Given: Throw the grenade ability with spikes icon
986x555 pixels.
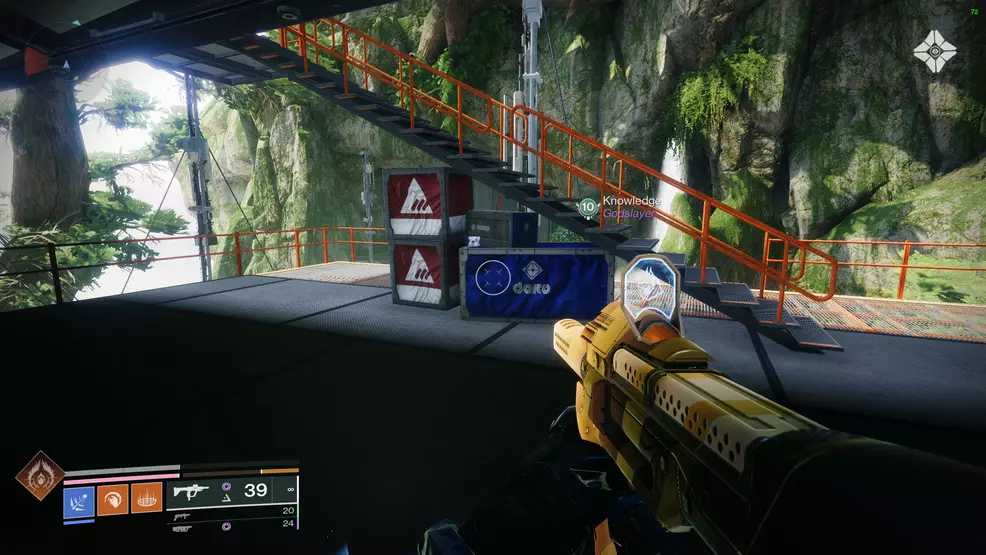Looking at the screenshot, I should point(146,499).
